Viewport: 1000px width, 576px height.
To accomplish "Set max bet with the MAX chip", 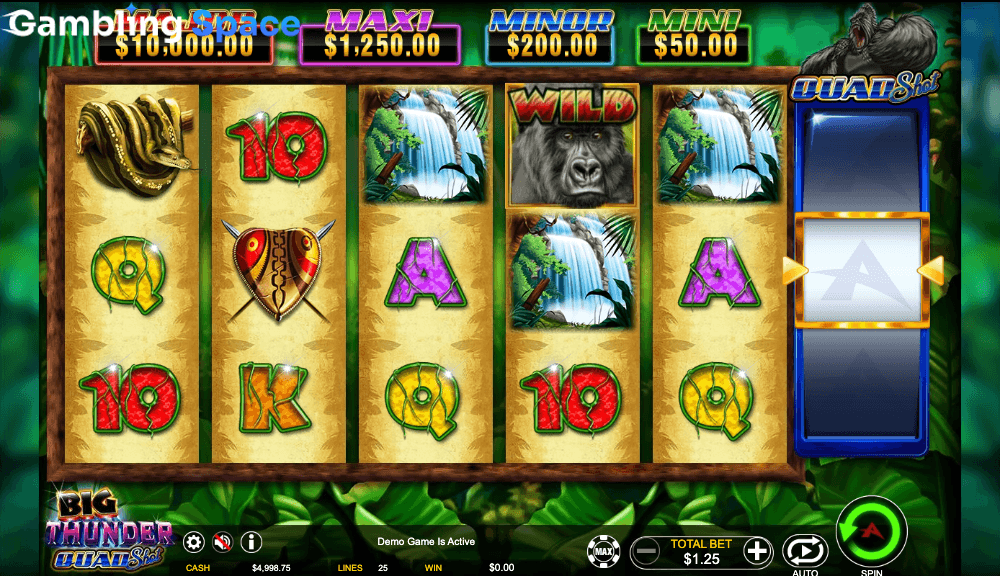I will [x=602, y=551].
